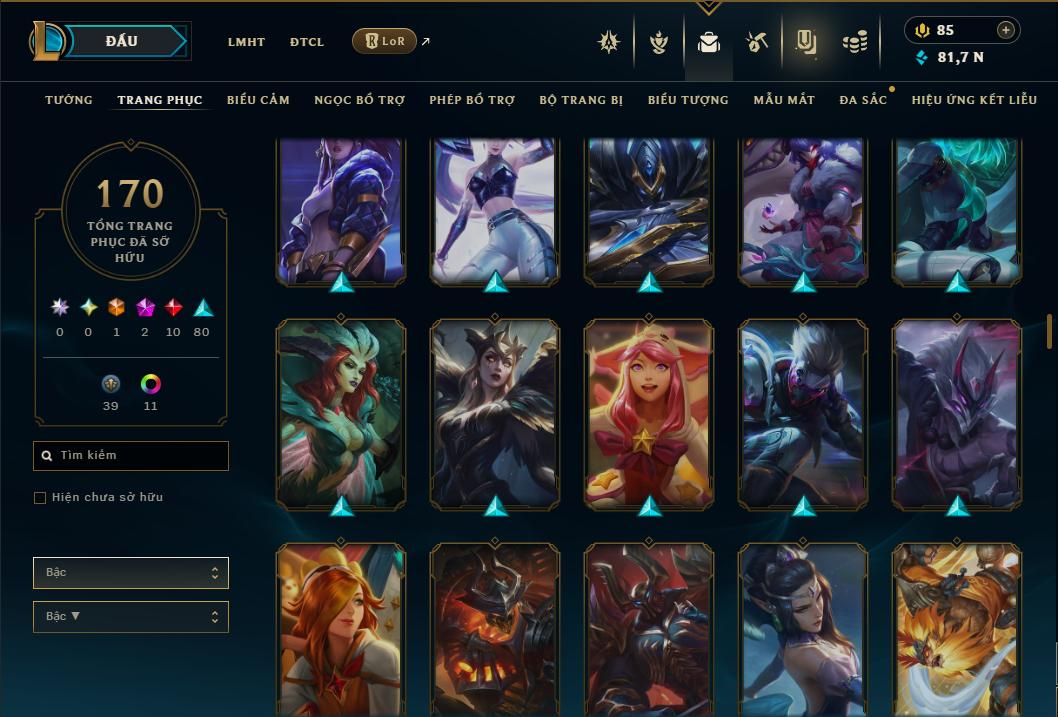This screenshot has width=1058, height=717.
Task: Open the briefcase collection icon
Action: click(709, 43)
